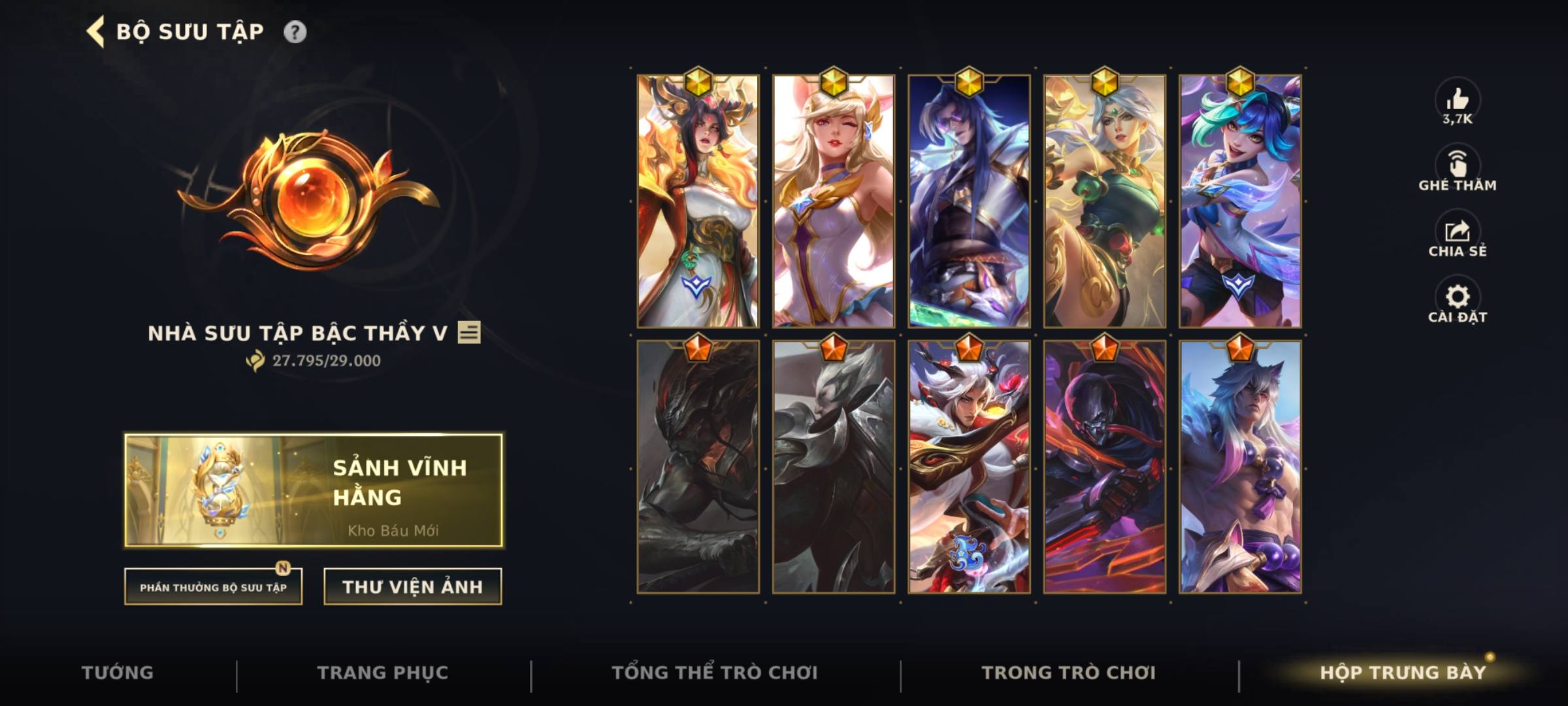1568x706 pixels.
Task: Click the back arrow next to Bộ Sưu Tập
Action: pos(93,29)
